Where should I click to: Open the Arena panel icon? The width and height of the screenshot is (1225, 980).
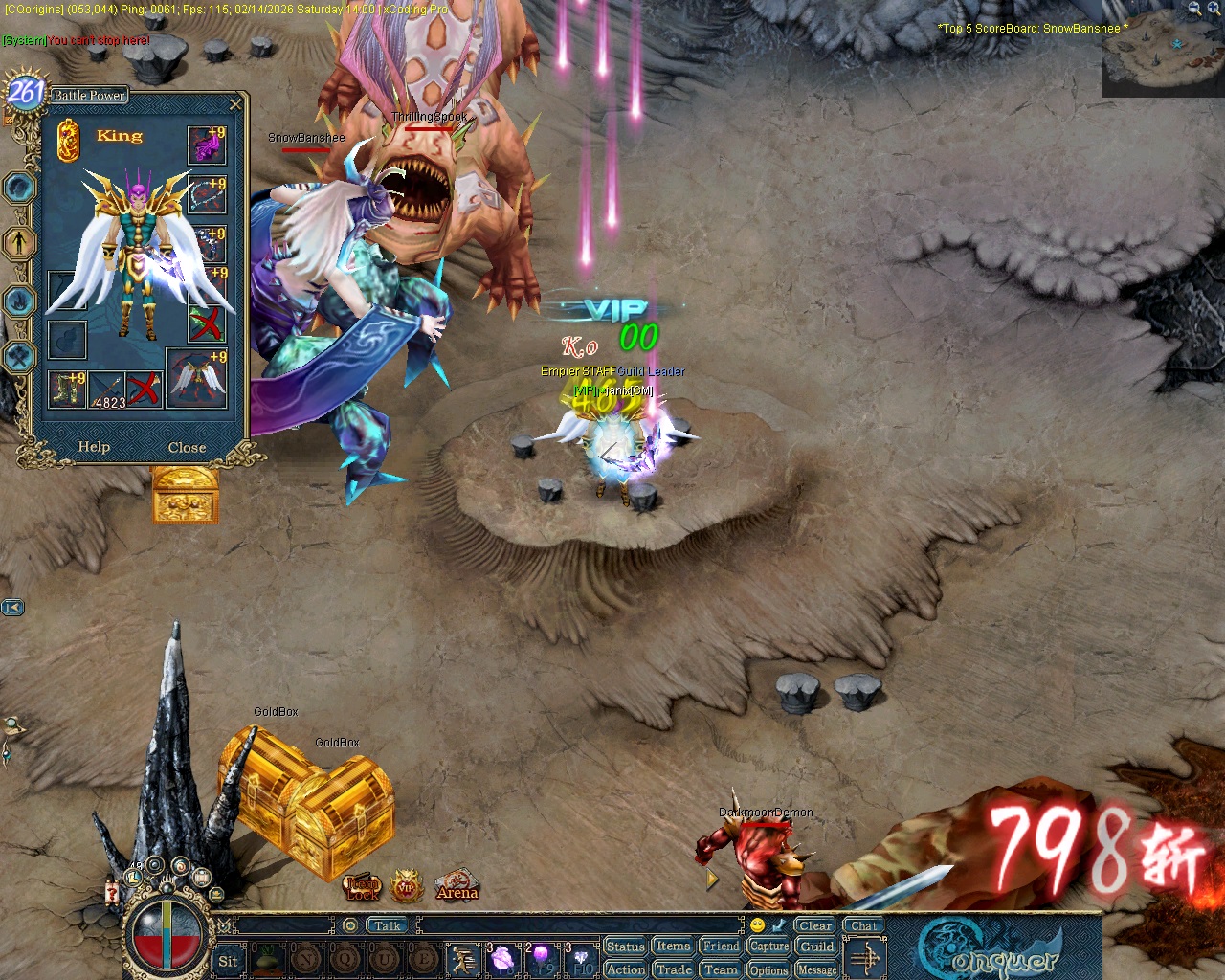(457, 886)
